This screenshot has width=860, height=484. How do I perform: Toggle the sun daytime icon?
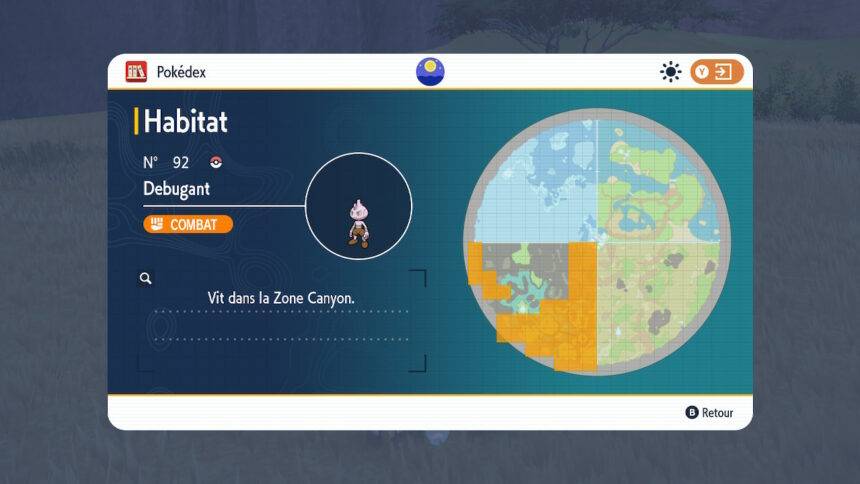670,72
